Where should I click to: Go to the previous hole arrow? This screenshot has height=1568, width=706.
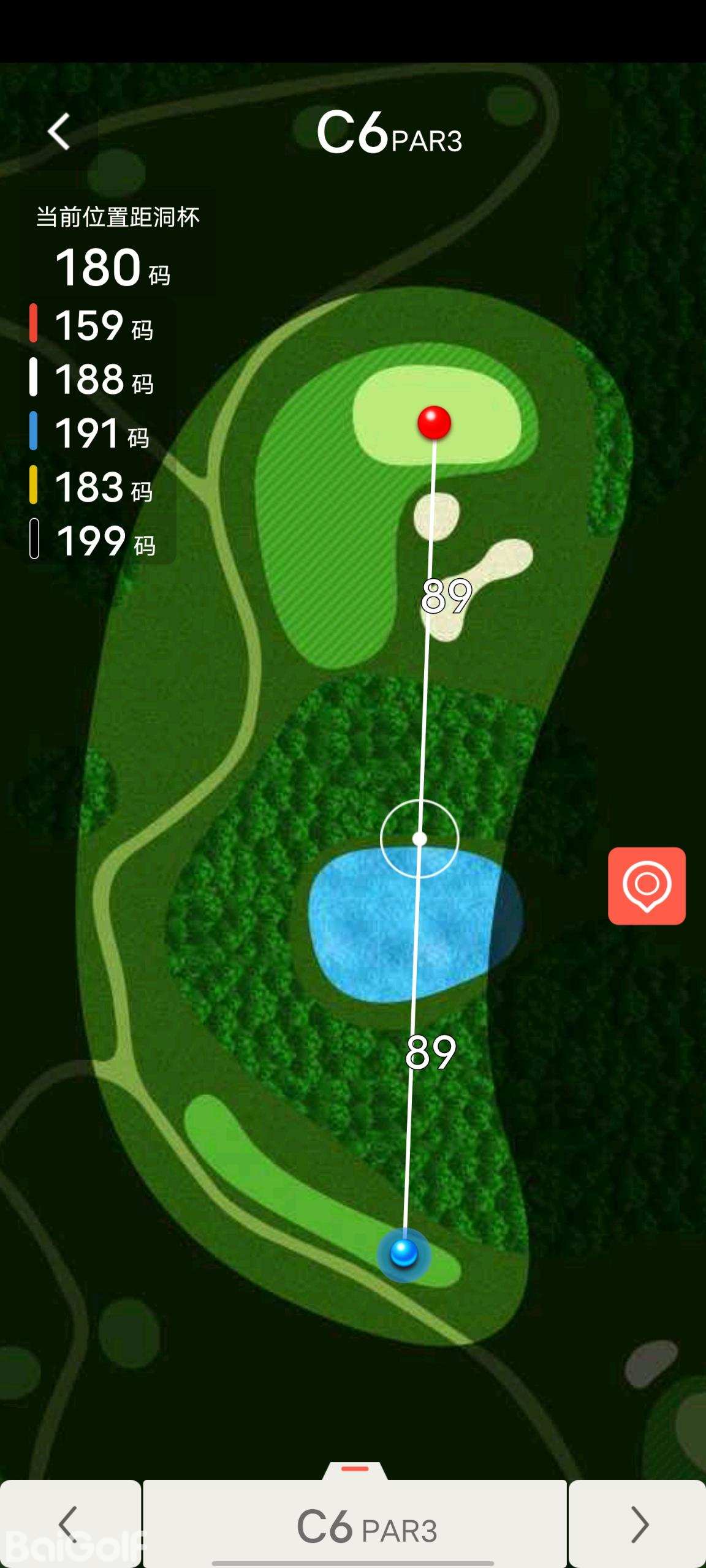tap(69, 1524)
